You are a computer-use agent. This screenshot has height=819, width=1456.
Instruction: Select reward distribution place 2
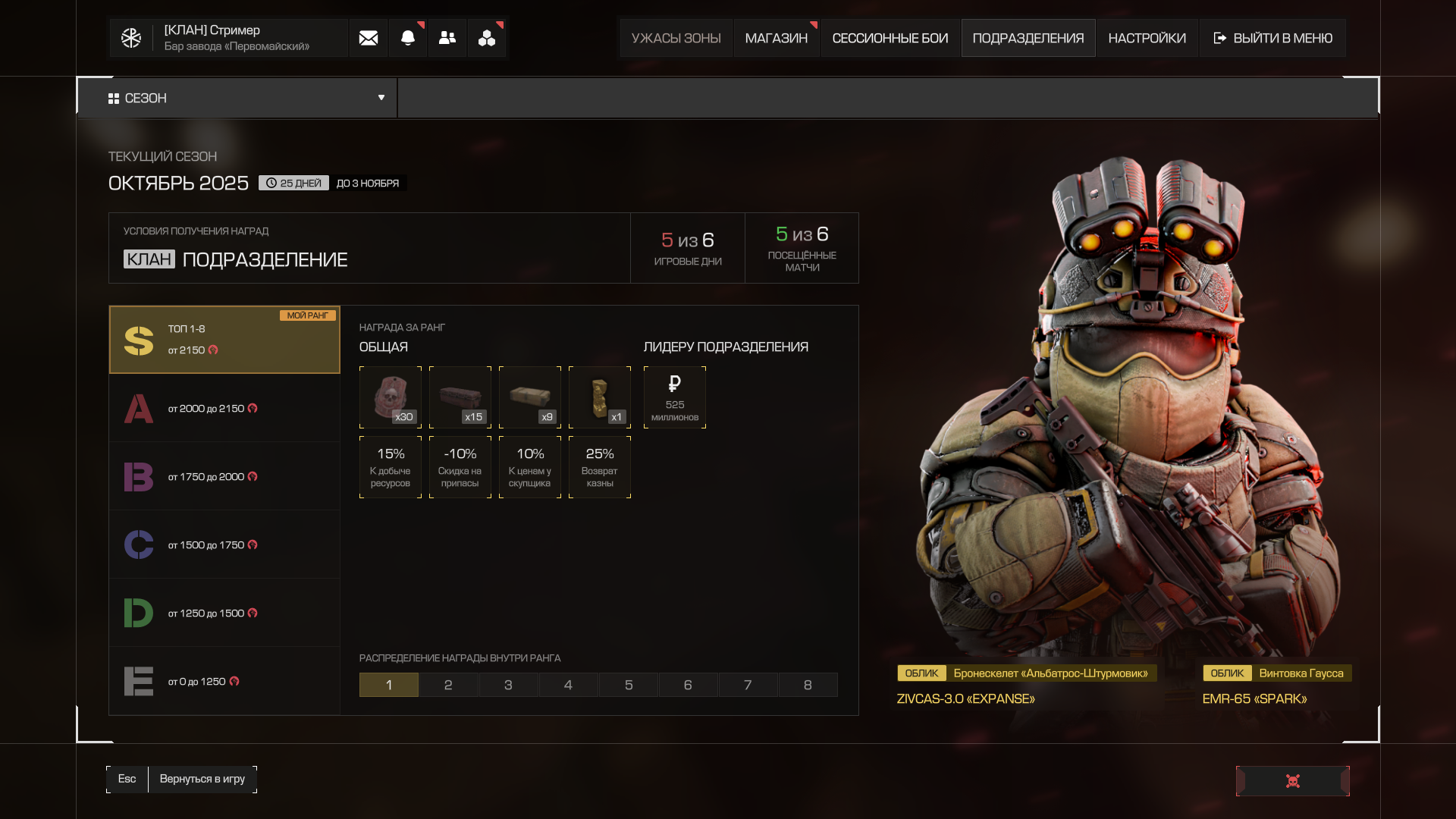pyautogui.click(x=448, y=685)
